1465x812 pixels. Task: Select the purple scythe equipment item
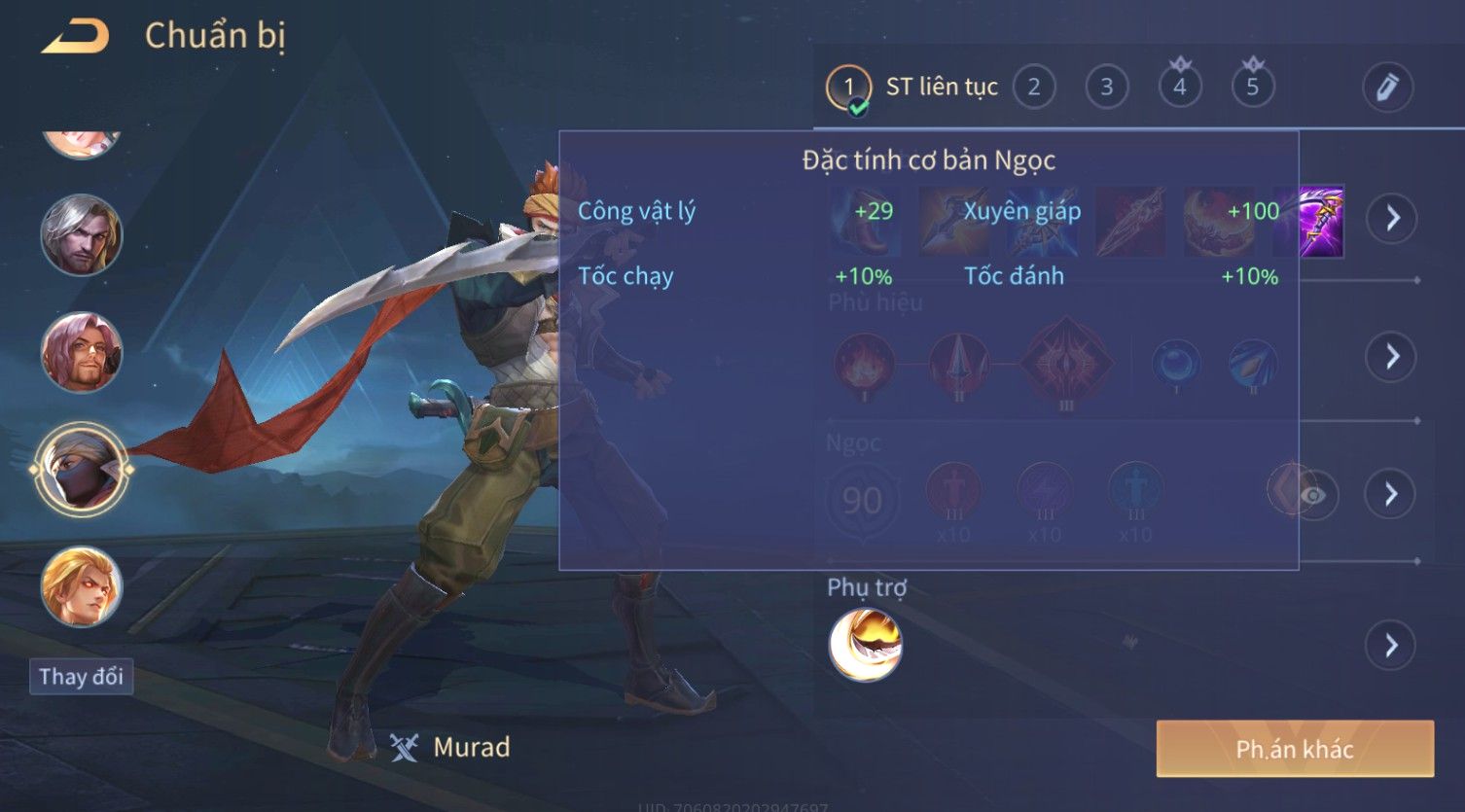click(x=1321, y=222)
